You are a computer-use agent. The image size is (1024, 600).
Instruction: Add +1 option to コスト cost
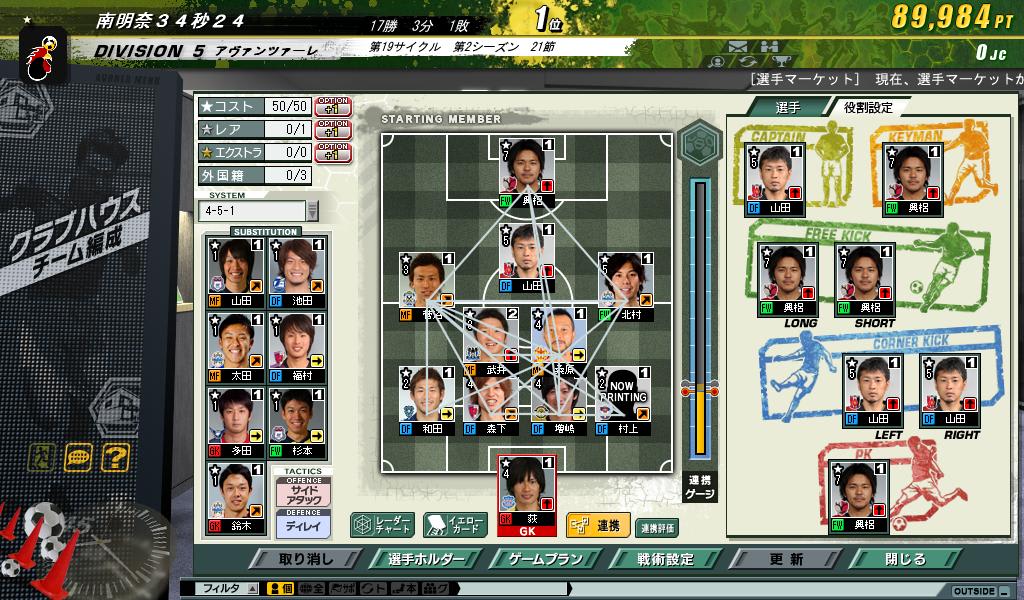pyautogui.click(x=333, y=105)
